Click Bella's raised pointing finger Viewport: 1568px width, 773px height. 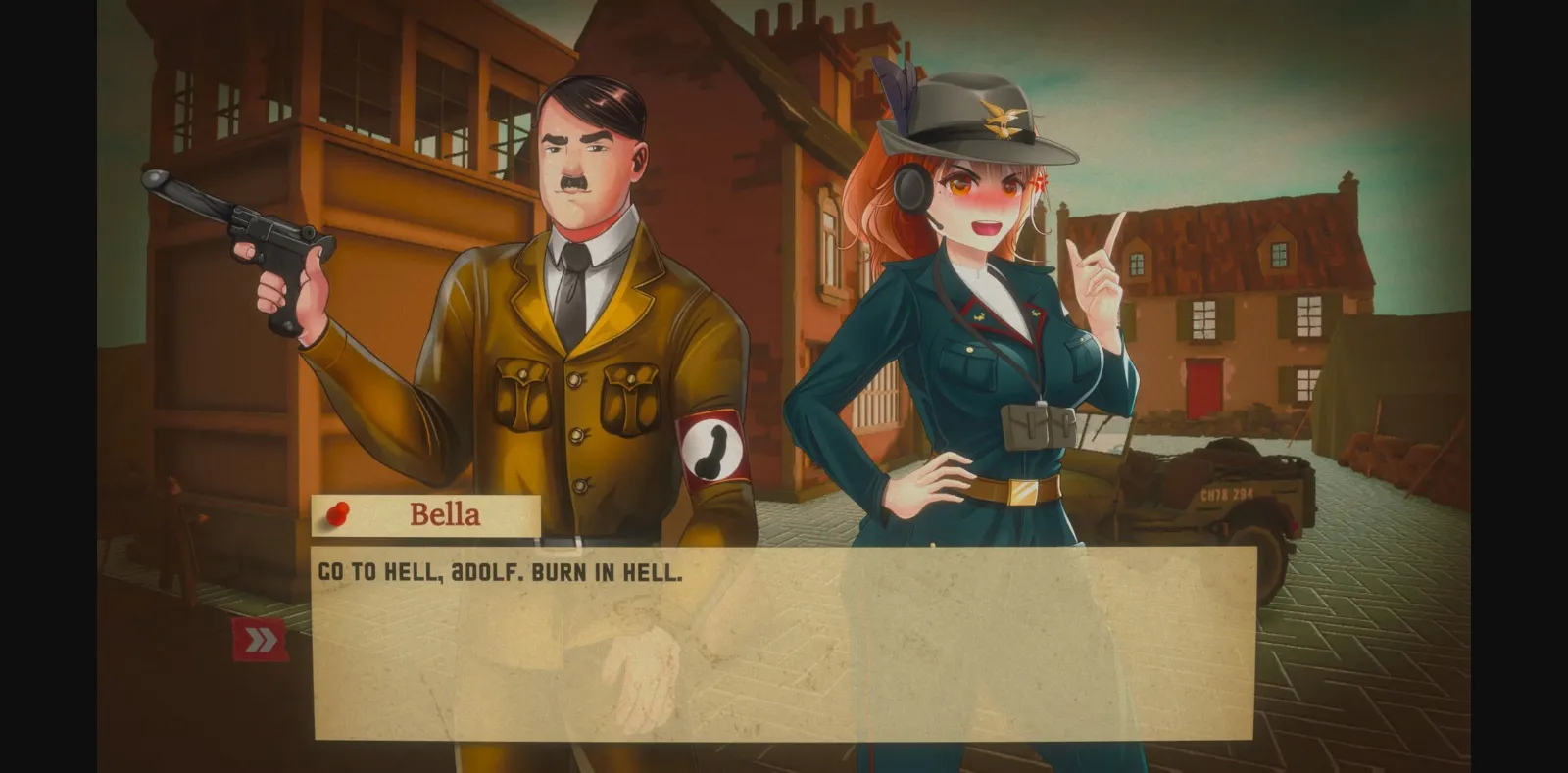click(x=1116, y=234)
